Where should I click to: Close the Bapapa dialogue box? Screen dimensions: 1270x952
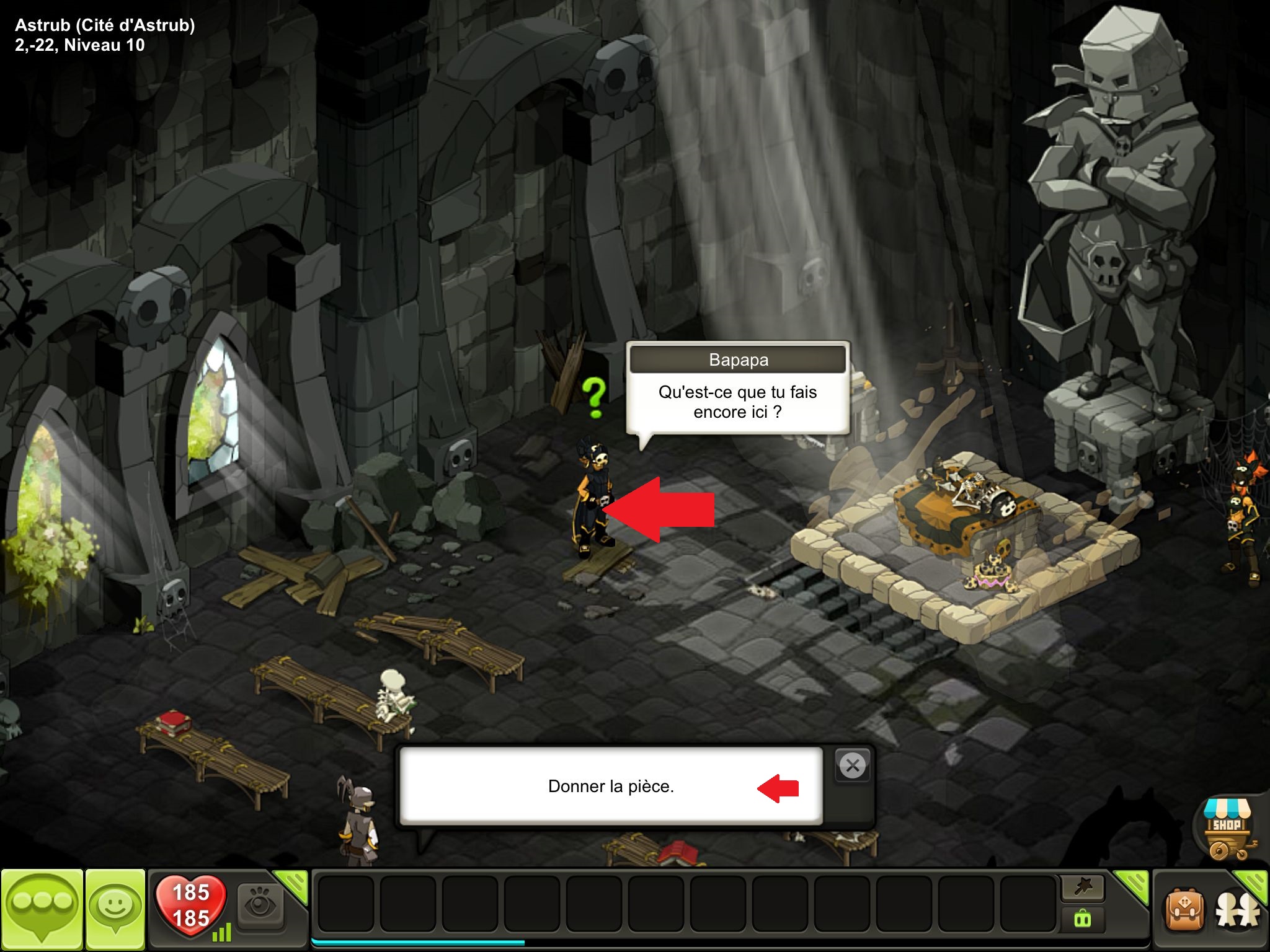853,766
